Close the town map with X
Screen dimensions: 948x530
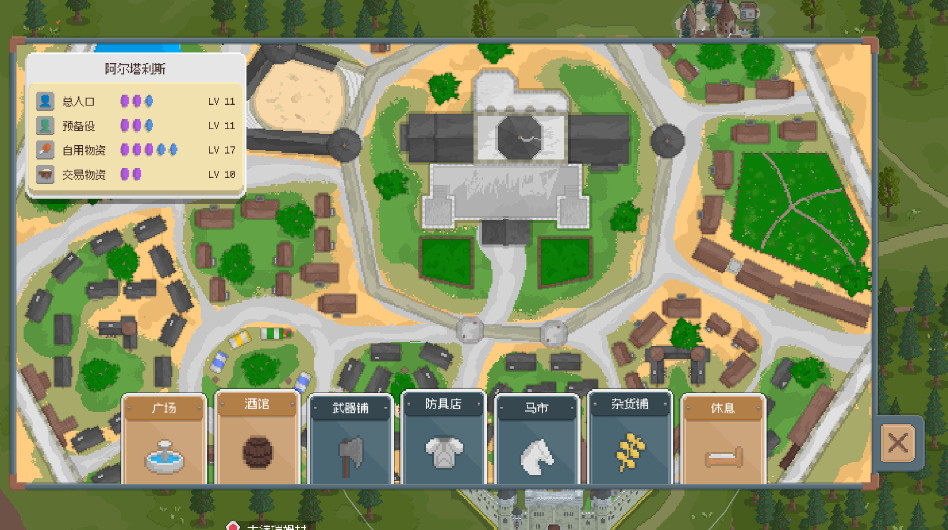tap(898, 443)
